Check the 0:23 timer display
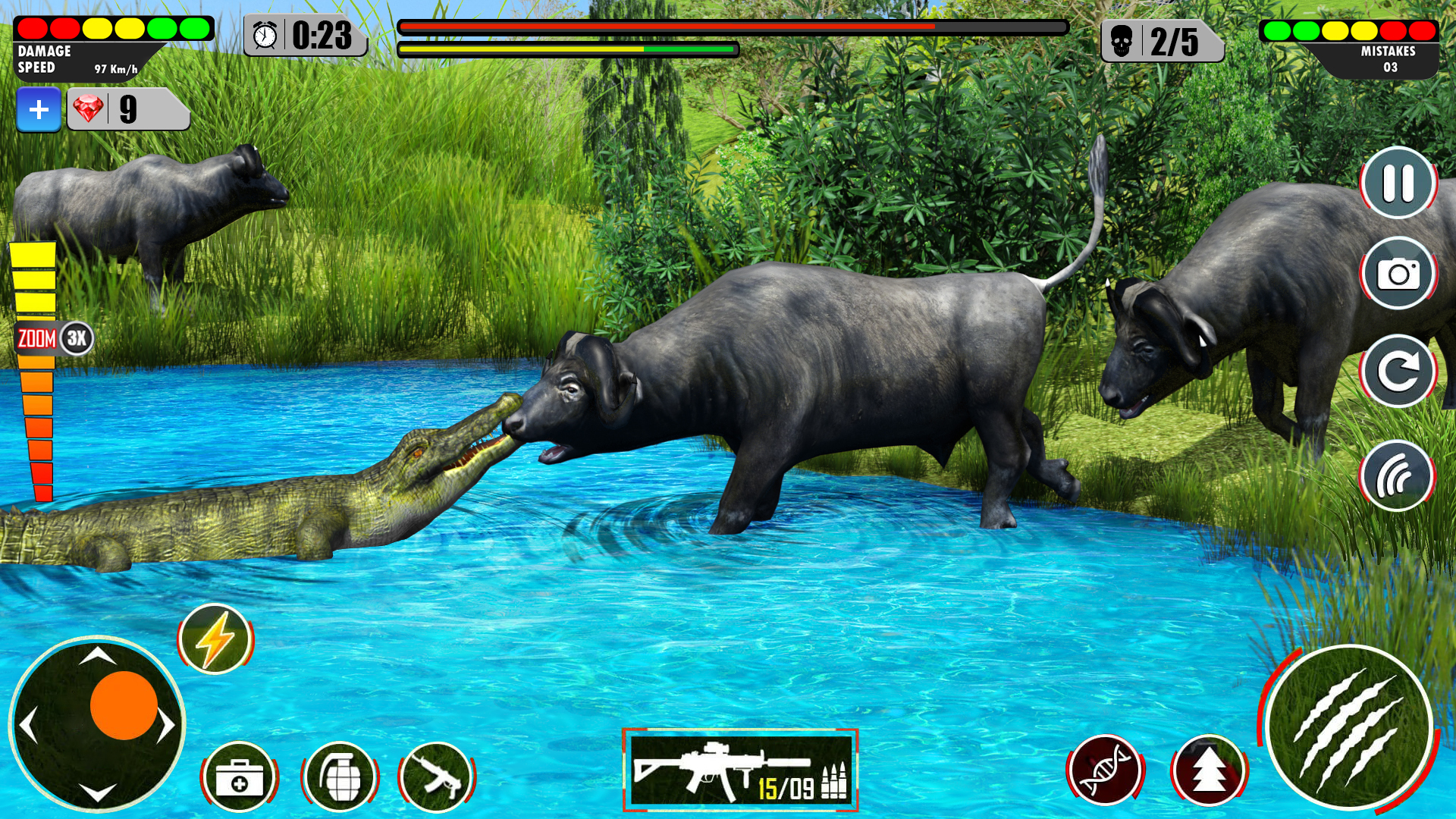The width and height of the screenshot is (1456, 819). (303, 33)
